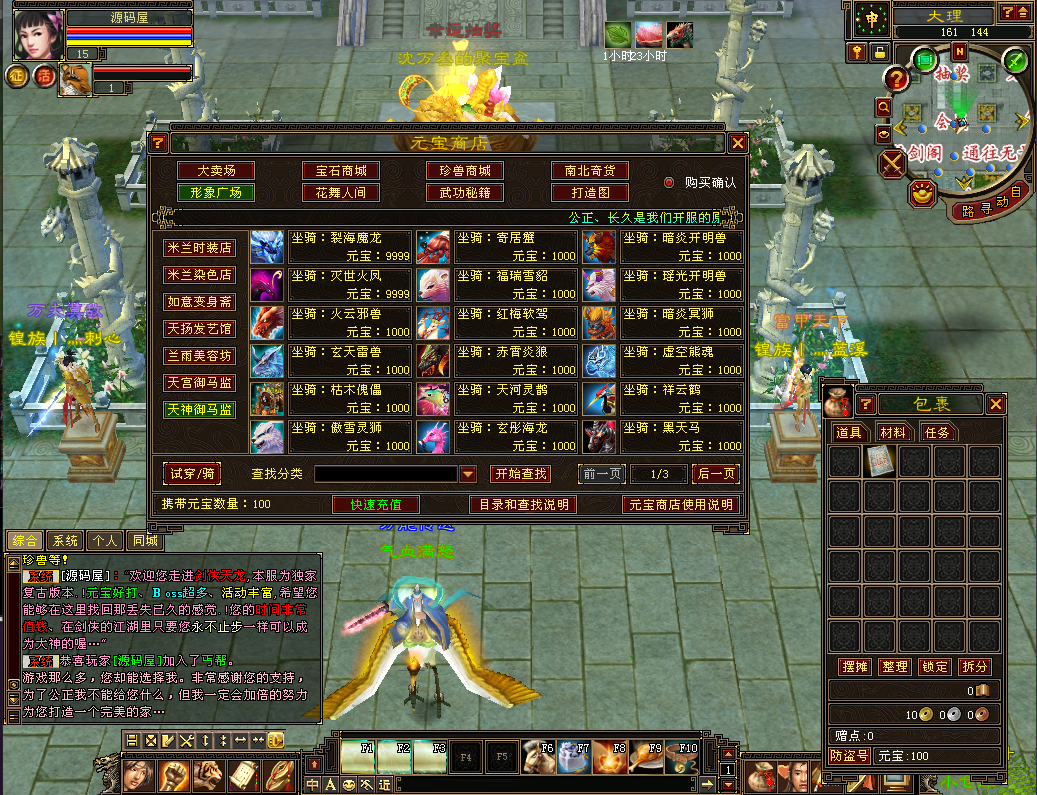Toggle the 购买确认 option
1037x795 pixels.
(670, 183)
